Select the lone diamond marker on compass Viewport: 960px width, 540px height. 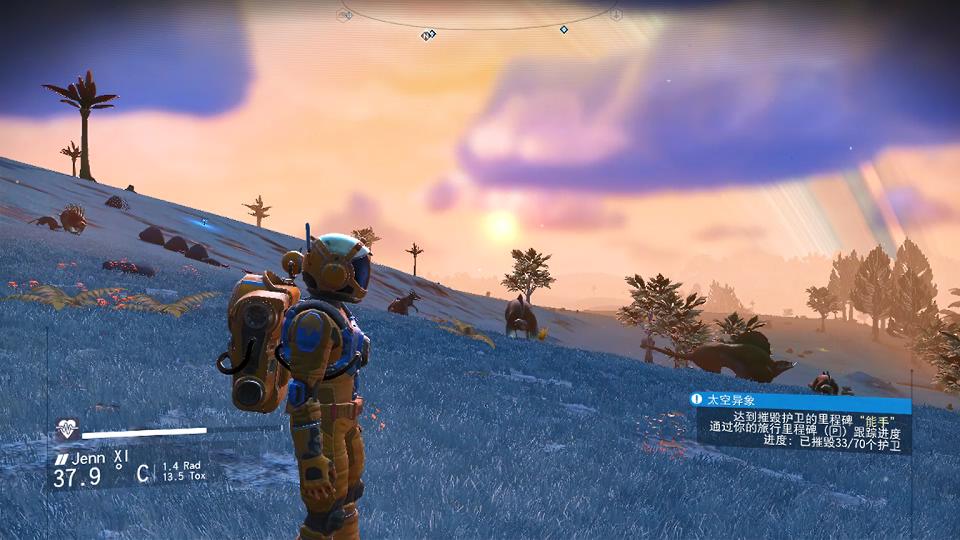(x=563, y=29)
